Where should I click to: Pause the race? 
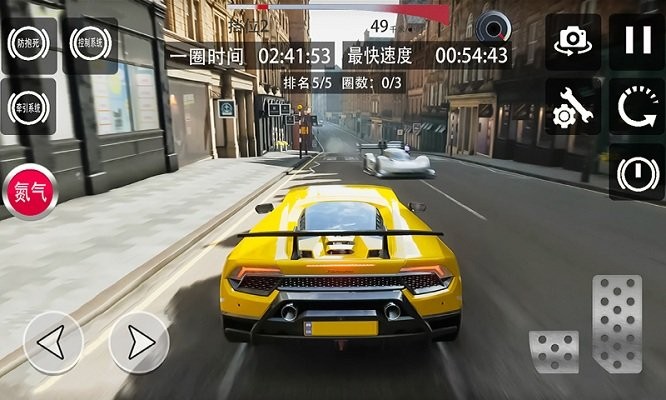637,42
